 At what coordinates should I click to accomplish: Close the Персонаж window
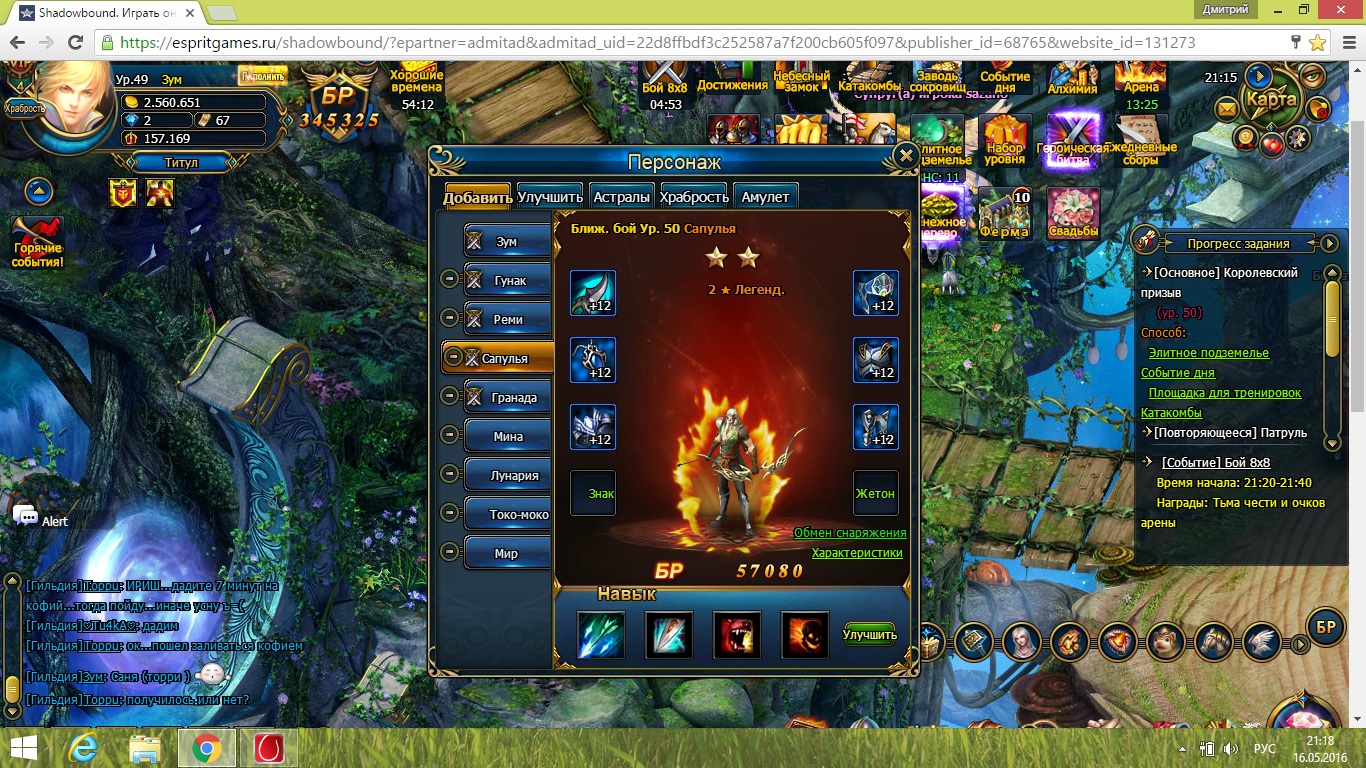click(x=905, y=156)
